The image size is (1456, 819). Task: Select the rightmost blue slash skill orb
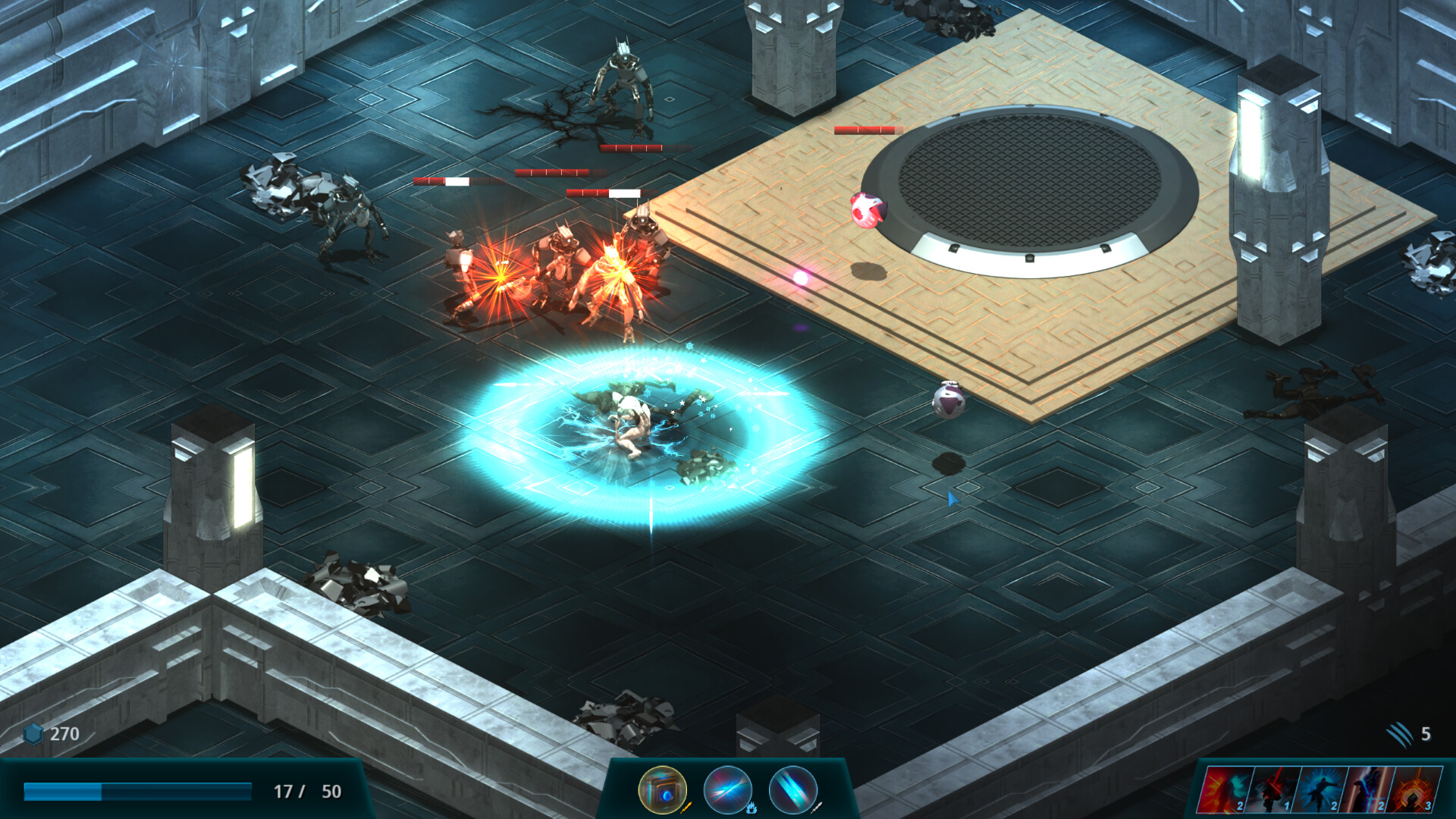(x=793, y=791)
